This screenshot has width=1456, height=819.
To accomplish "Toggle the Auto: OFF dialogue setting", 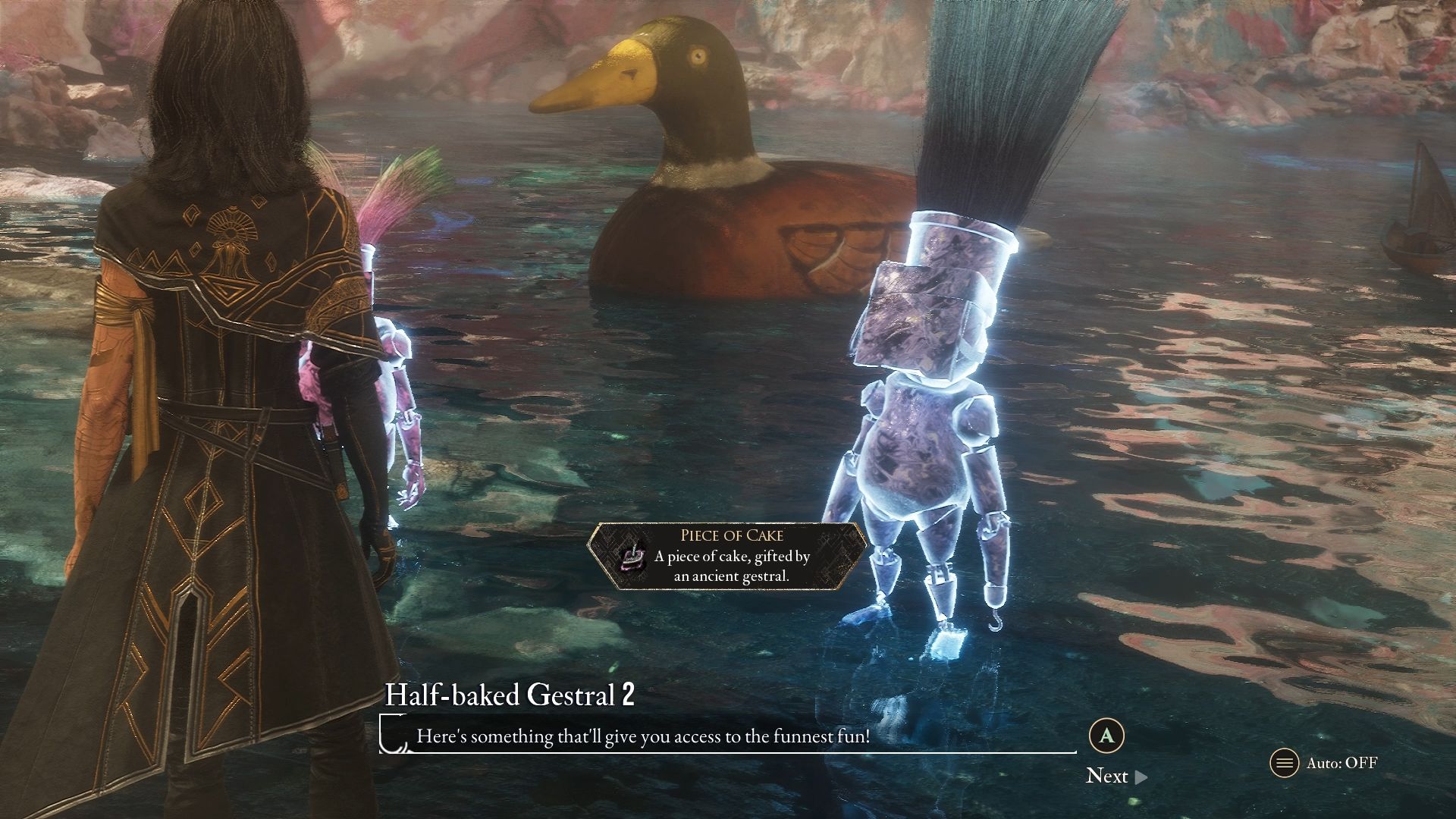I will click(1323, 763).
